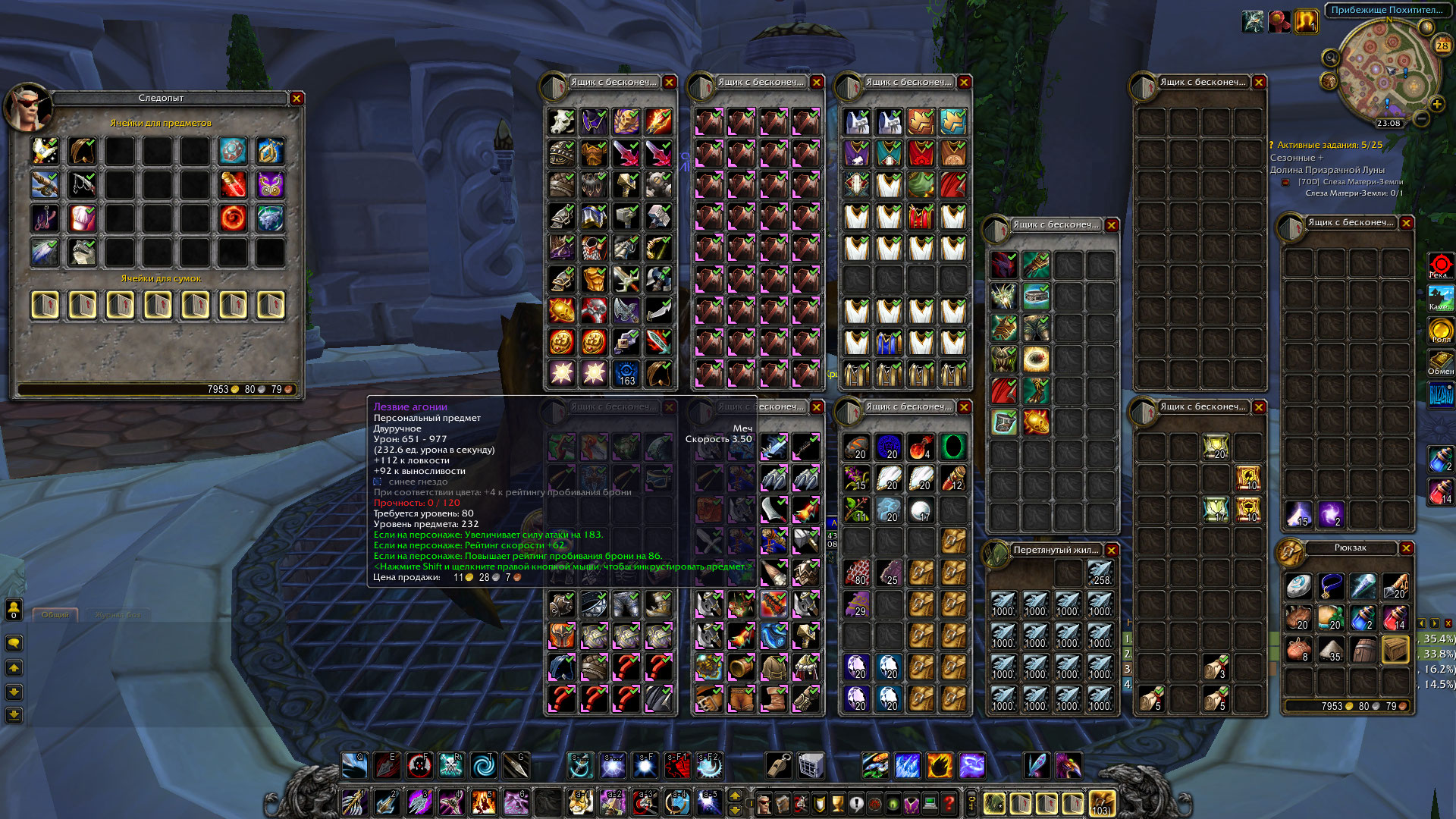The image size is (1456, 819).
Task: Activate the blue swirl vortex ability
Action: click(x=483, y=766)
